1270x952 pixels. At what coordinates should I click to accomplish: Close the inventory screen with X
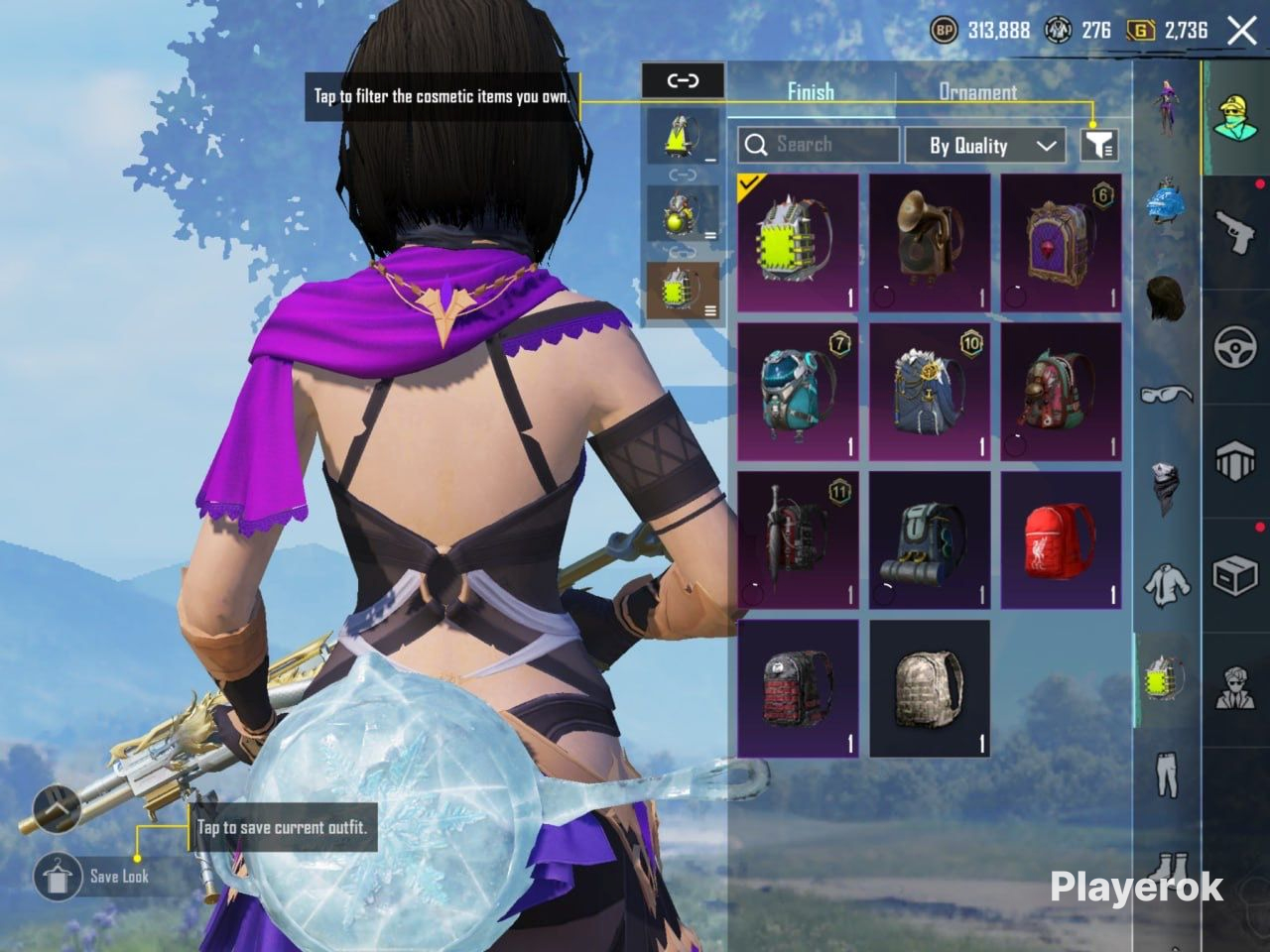(1241, 31)
